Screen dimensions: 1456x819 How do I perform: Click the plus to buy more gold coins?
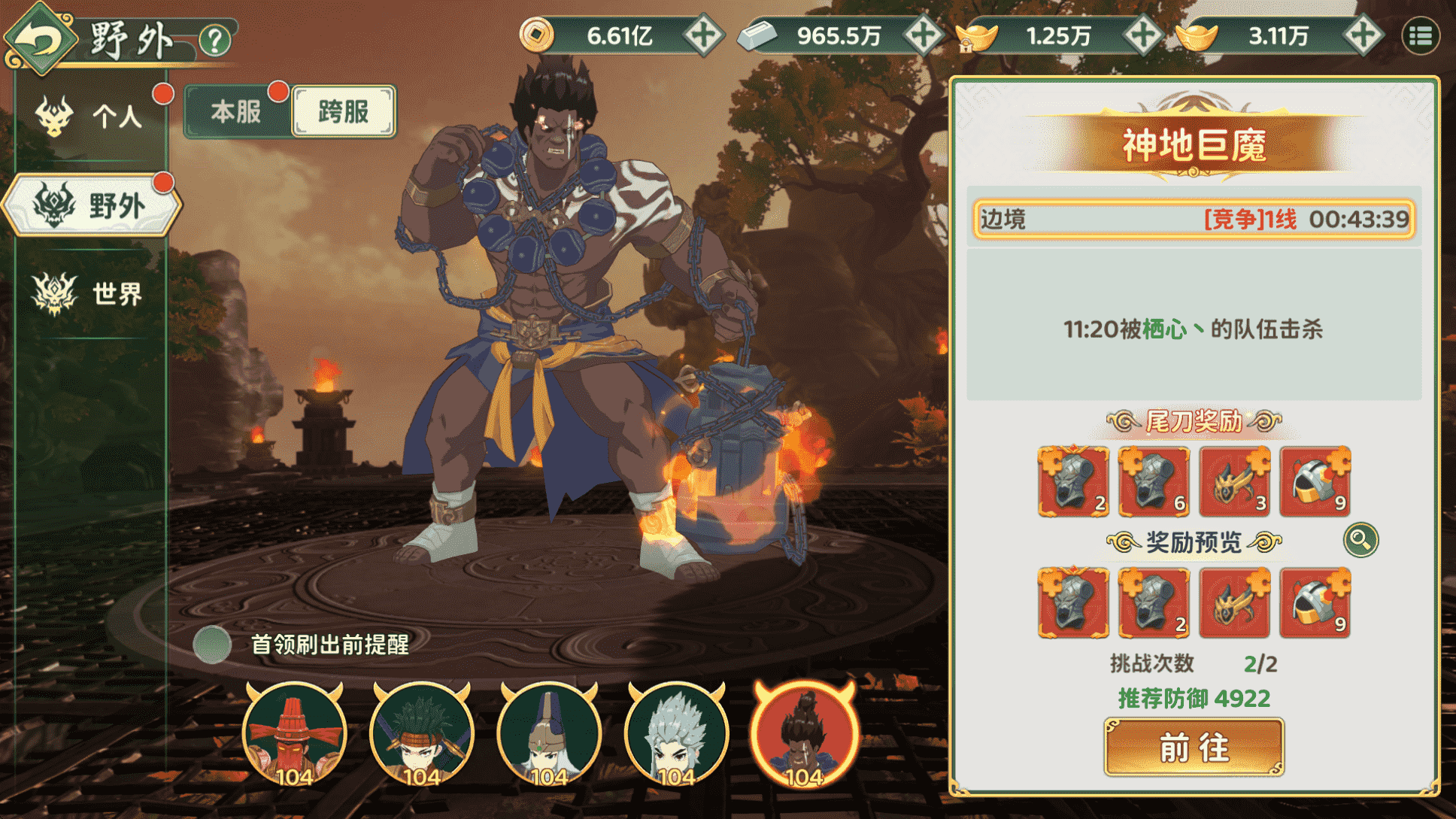pyautogui.click(x=705, y=34)
